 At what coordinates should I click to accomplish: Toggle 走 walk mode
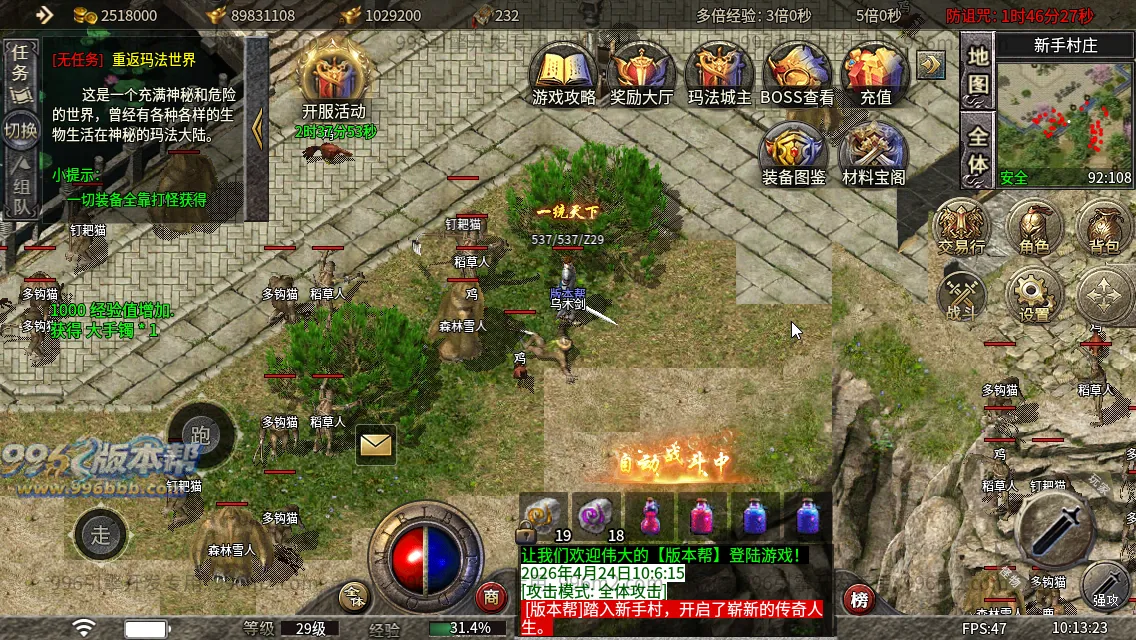101,534
